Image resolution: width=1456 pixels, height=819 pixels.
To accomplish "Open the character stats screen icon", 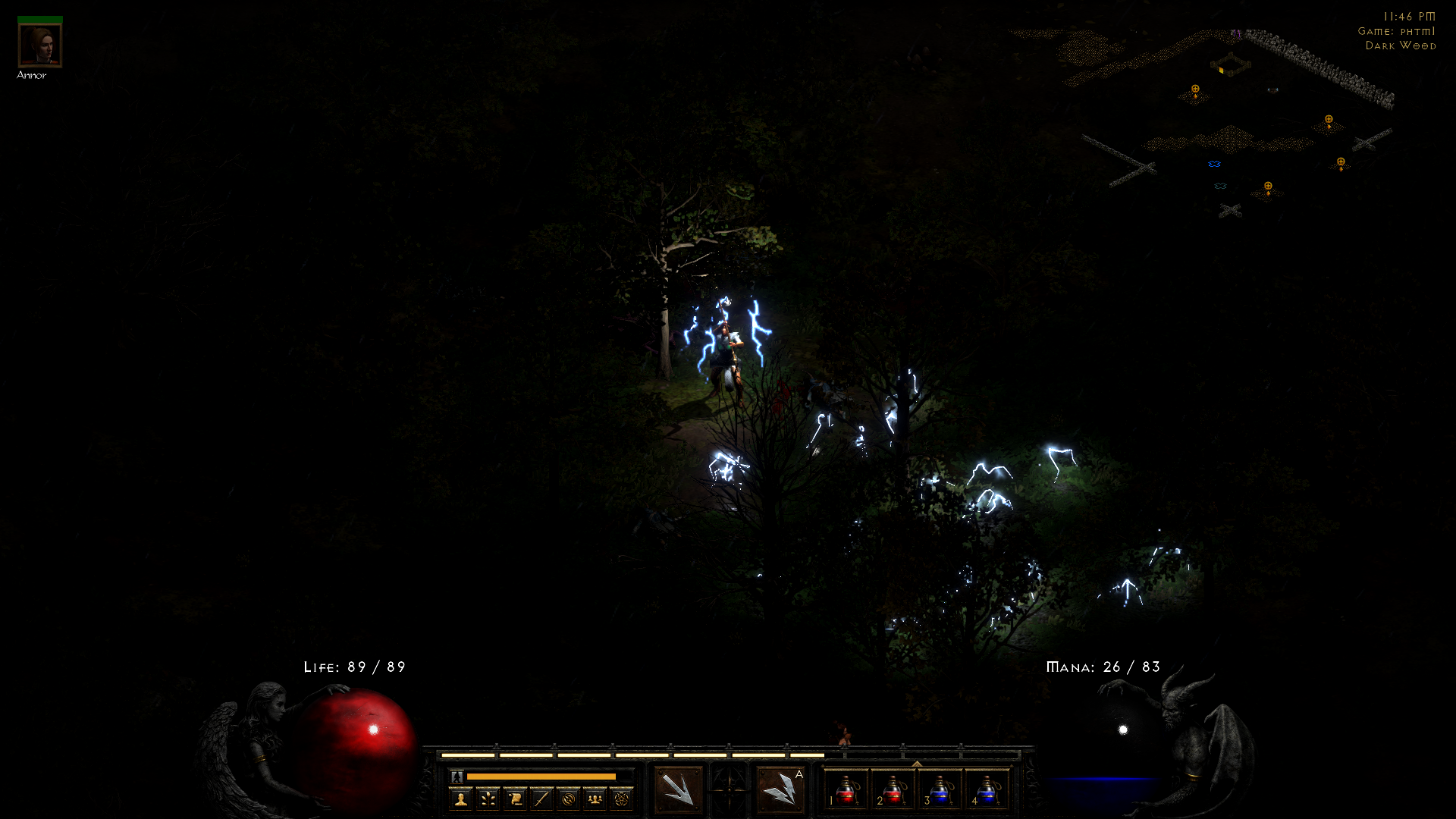I will 460,799.
